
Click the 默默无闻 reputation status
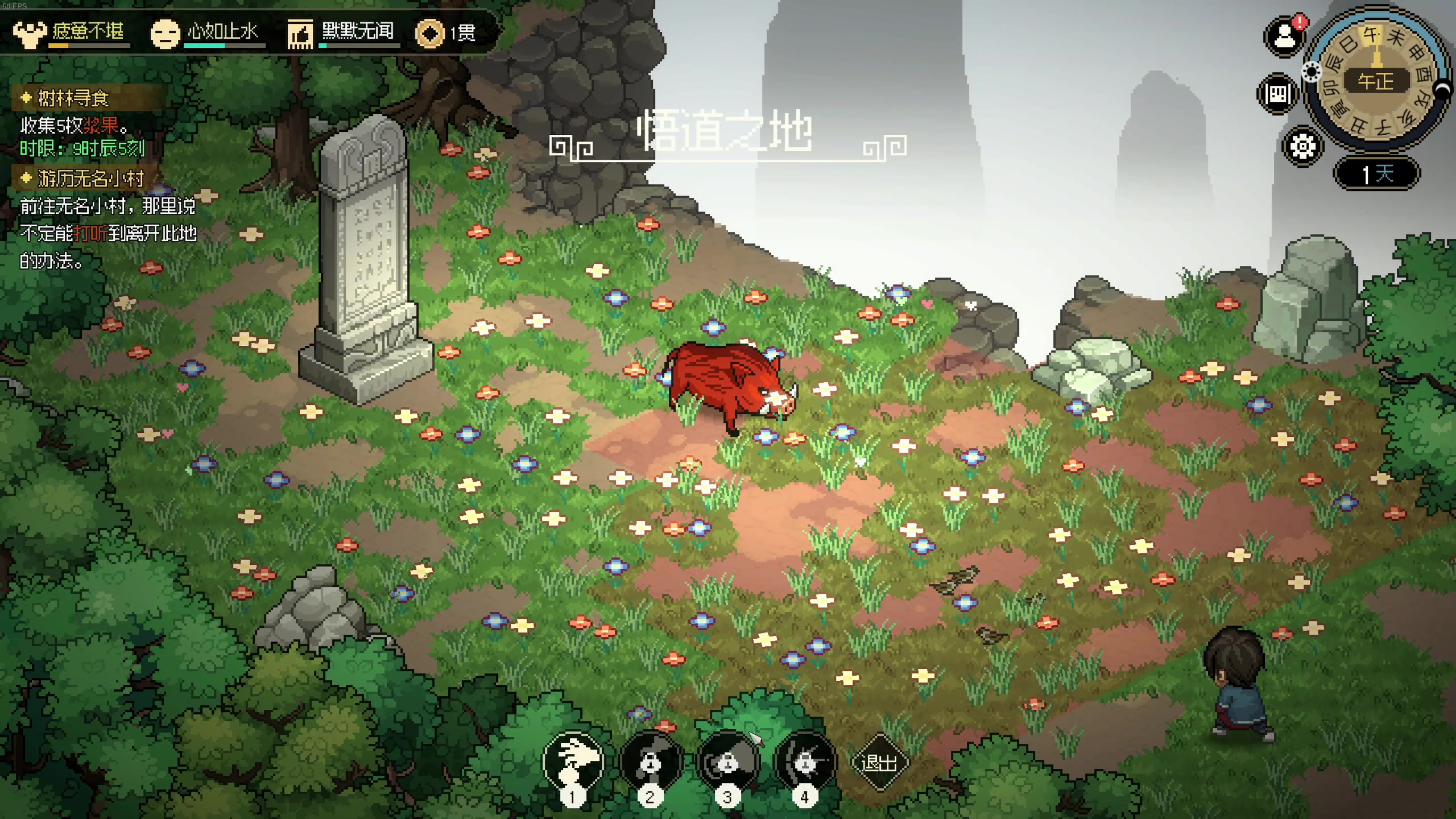(342, 32)
